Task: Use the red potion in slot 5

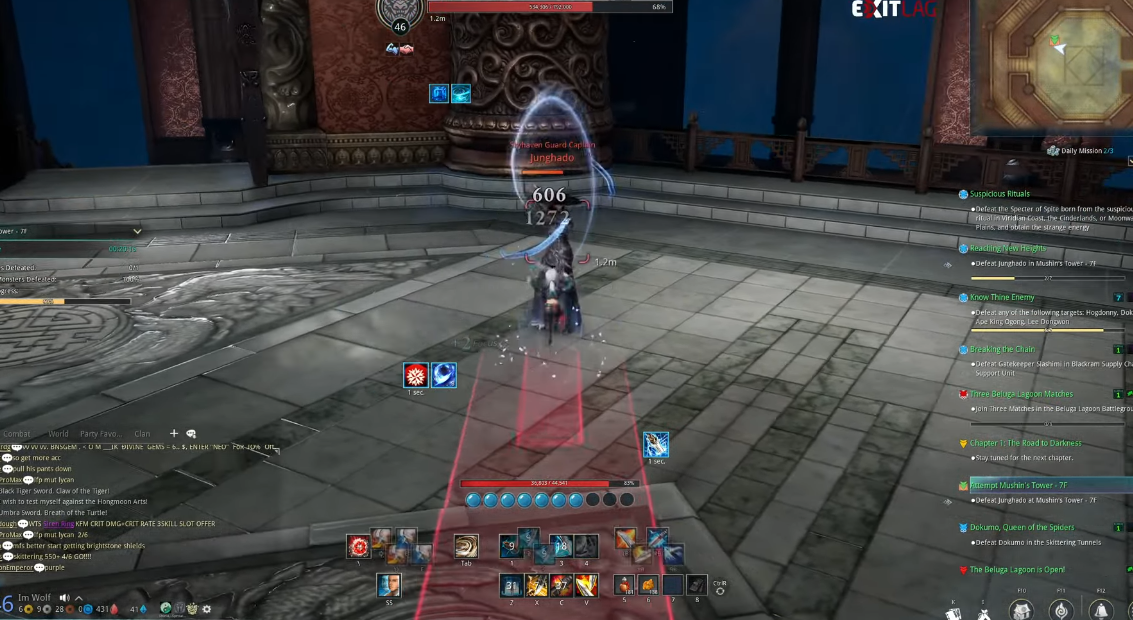Action: pos(625,585)
